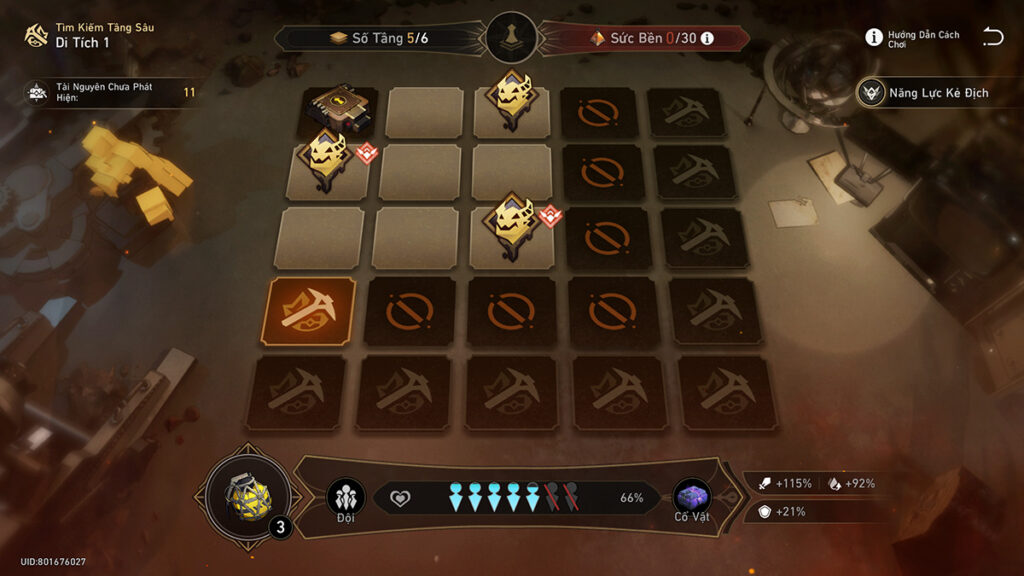Select the highlighted orange pickaxe tile
Viewport: 1024px width, 576px height.
coord(309,311)
